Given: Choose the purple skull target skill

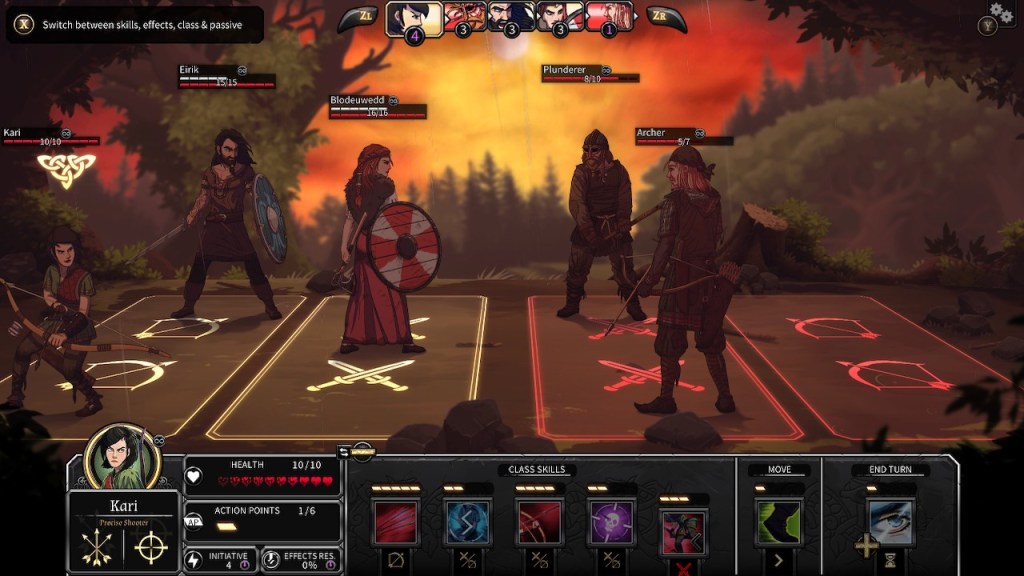Looking at the screenshot, I should tap(611, 522).
